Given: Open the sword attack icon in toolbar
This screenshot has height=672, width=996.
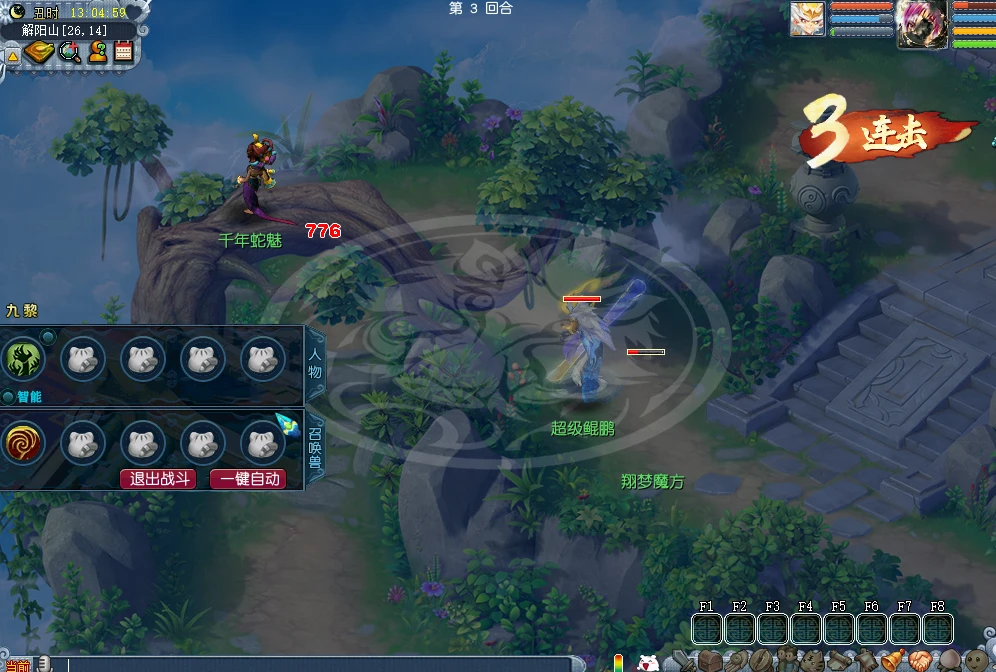Looking at the screenshot, I should point(685,661).
